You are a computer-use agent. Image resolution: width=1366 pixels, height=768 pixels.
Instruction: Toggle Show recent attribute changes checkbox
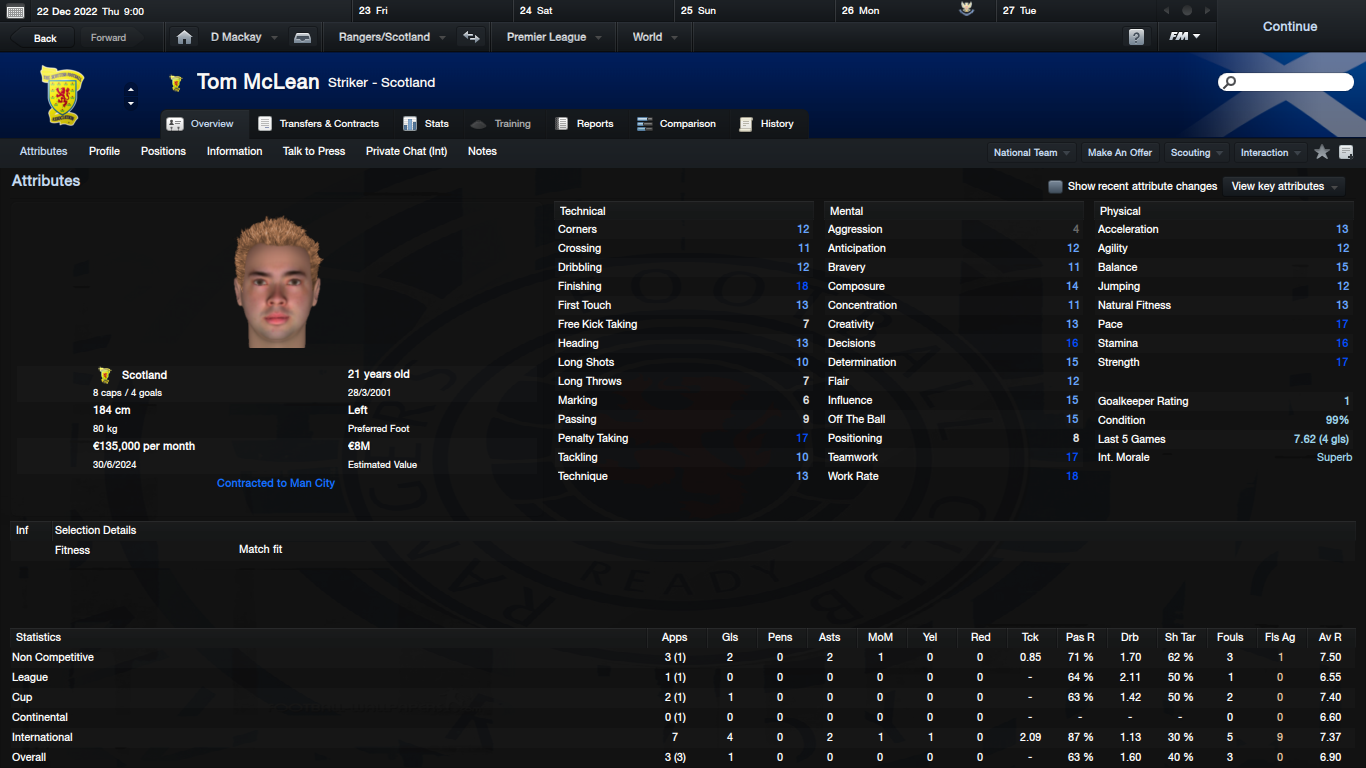1055,186
